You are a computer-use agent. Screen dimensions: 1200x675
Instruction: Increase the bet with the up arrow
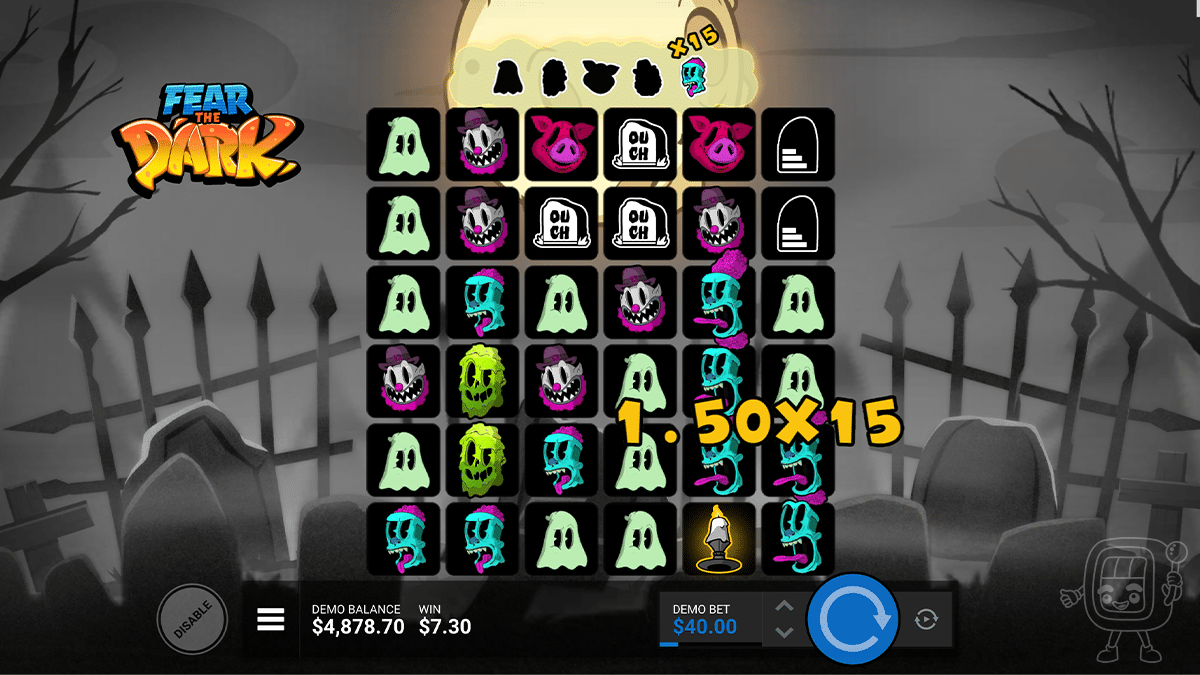point(785,607)
